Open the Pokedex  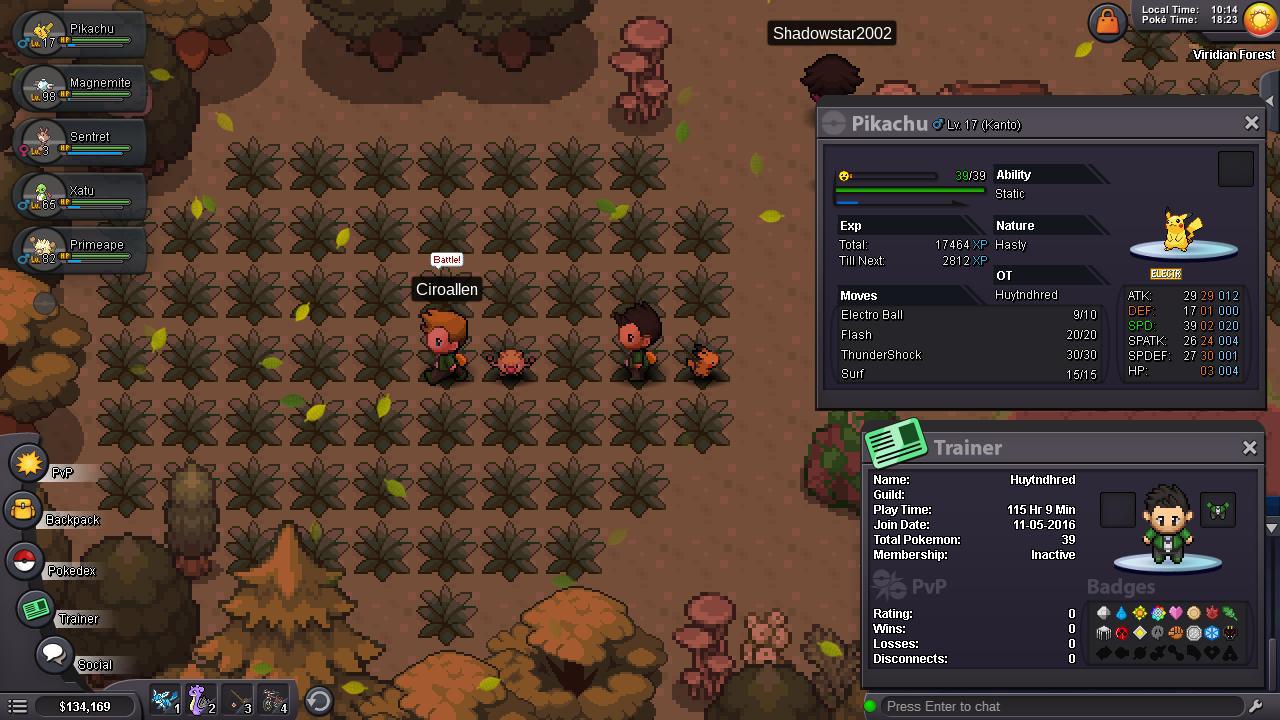[25, 561]
